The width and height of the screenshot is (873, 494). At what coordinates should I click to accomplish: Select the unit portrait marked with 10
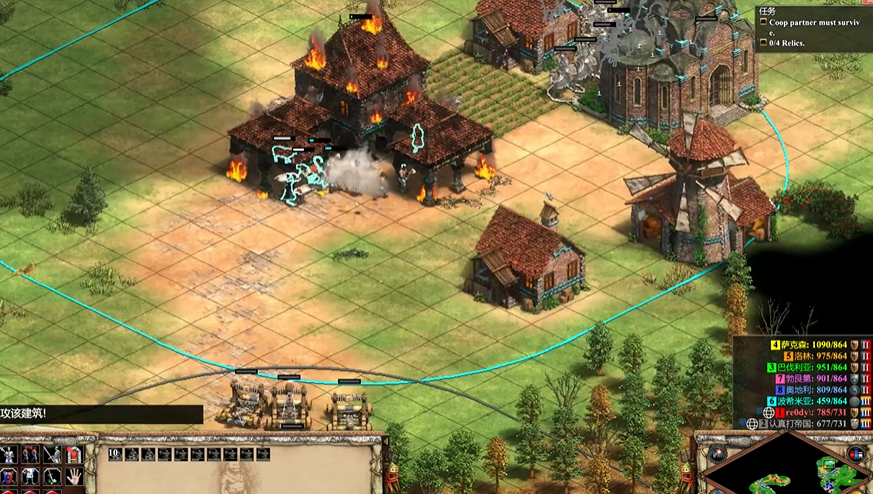pos(116,454)
